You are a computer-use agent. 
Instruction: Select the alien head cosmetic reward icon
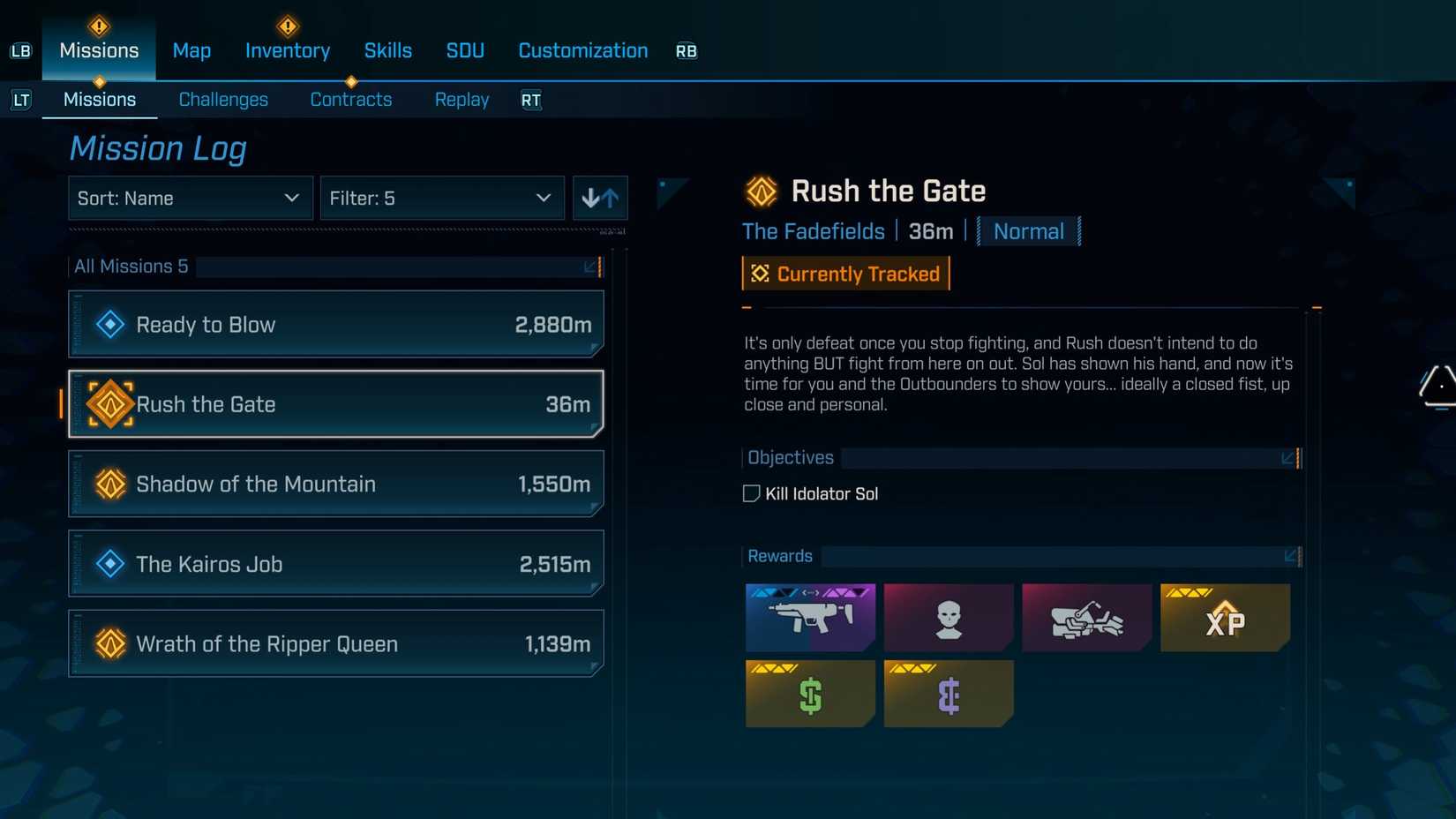coord(948,617)
